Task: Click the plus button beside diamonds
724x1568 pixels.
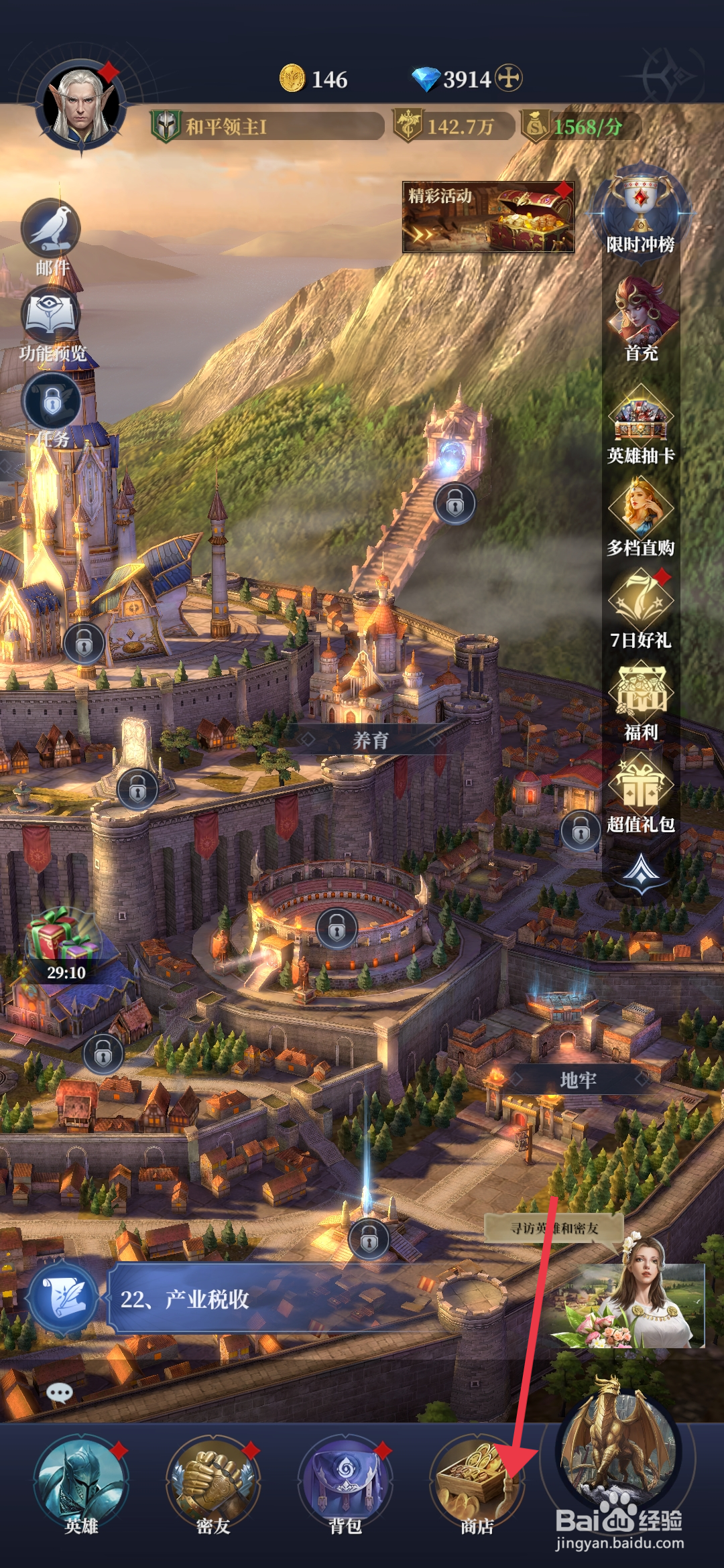Action: click(x=509, y=78)
